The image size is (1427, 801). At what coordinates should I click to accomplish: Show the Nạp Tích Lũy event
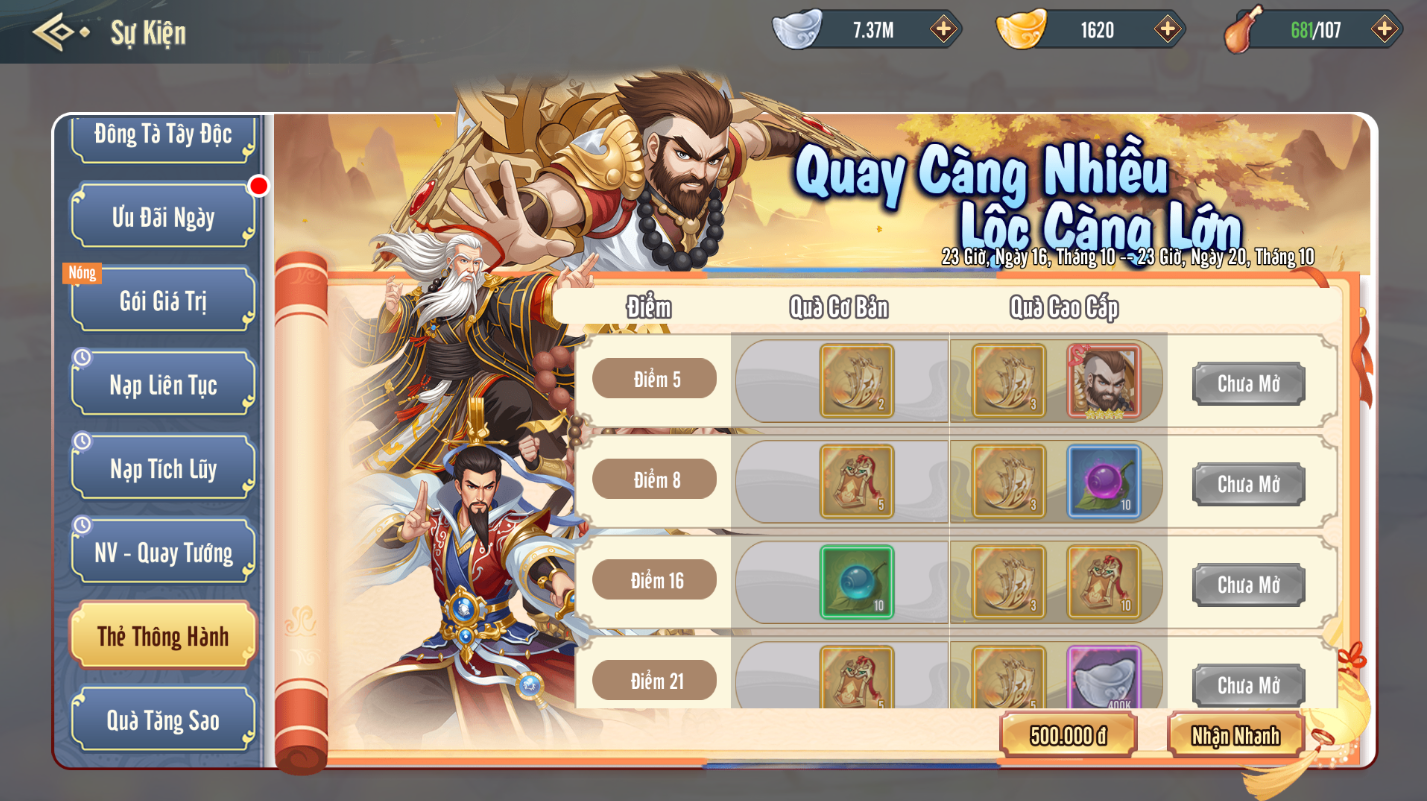[163, 468]
